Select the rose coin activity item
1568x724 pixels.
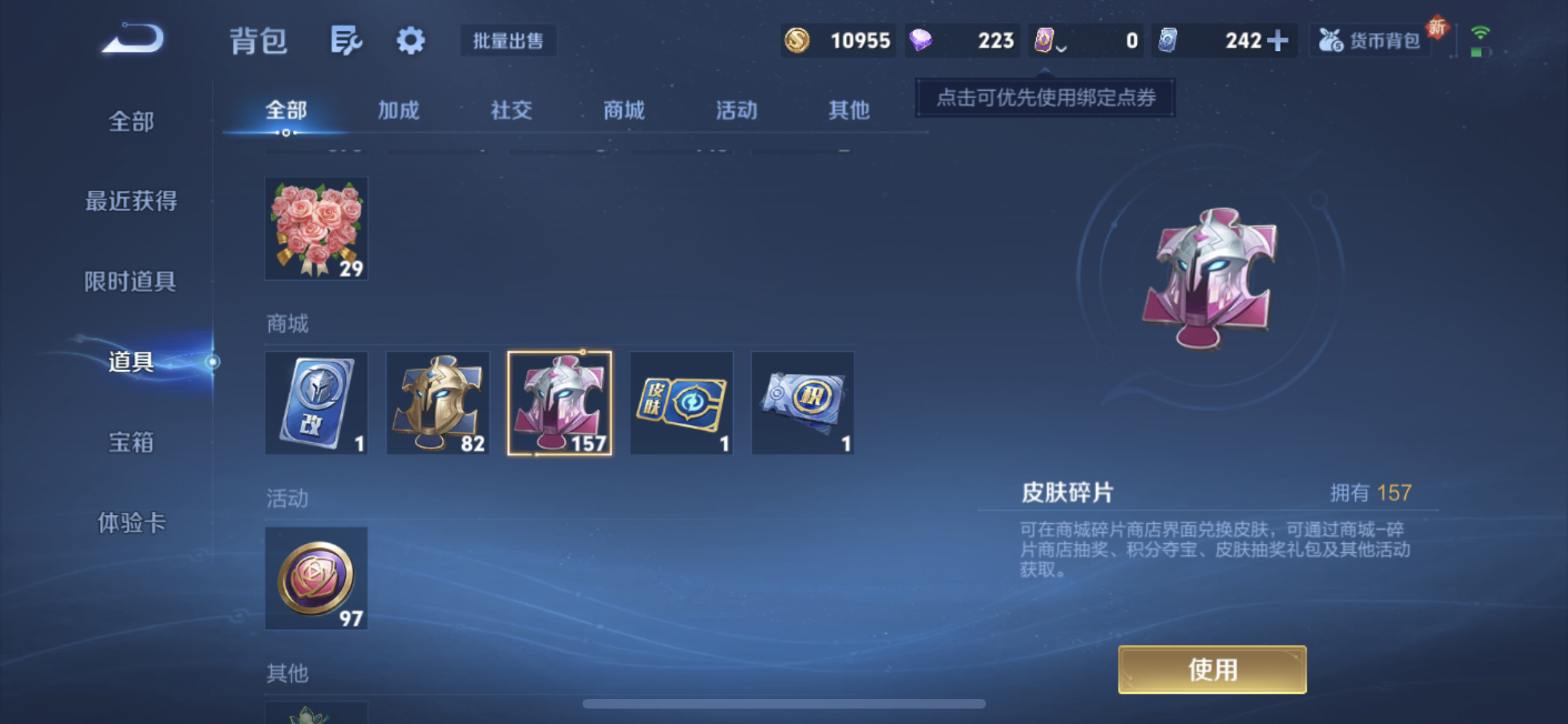point(316,578)
